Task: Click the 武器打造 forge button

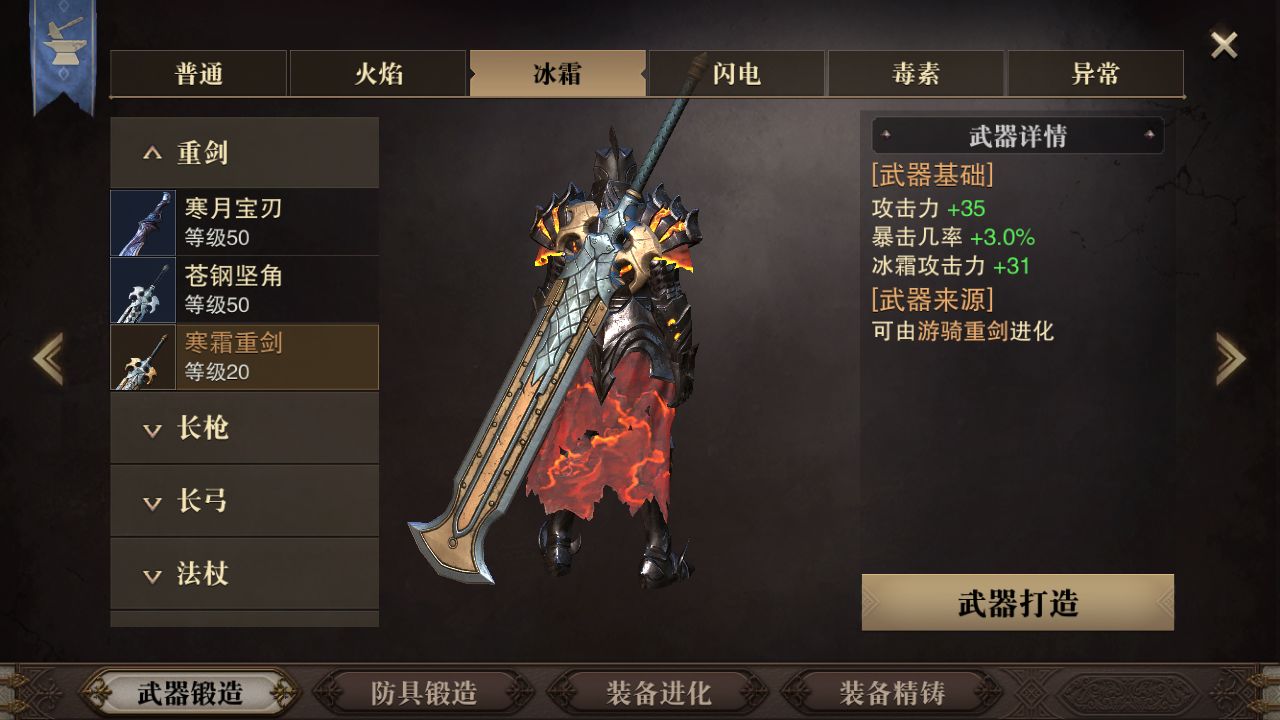Action: pos(1017,603)
